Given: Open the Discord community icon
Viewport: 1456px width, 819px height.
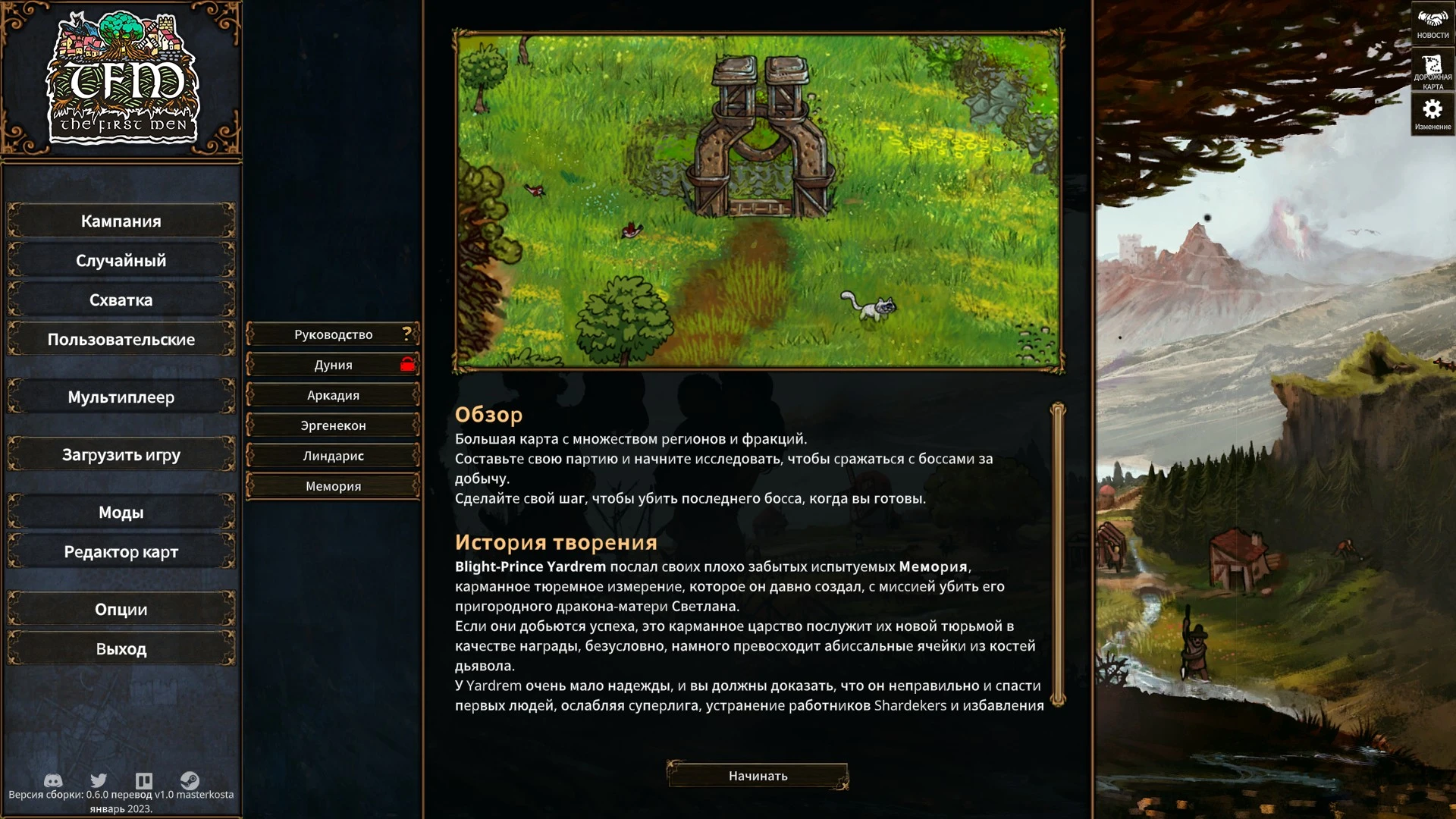Looking at the screenshot, I should coord(52,780).
